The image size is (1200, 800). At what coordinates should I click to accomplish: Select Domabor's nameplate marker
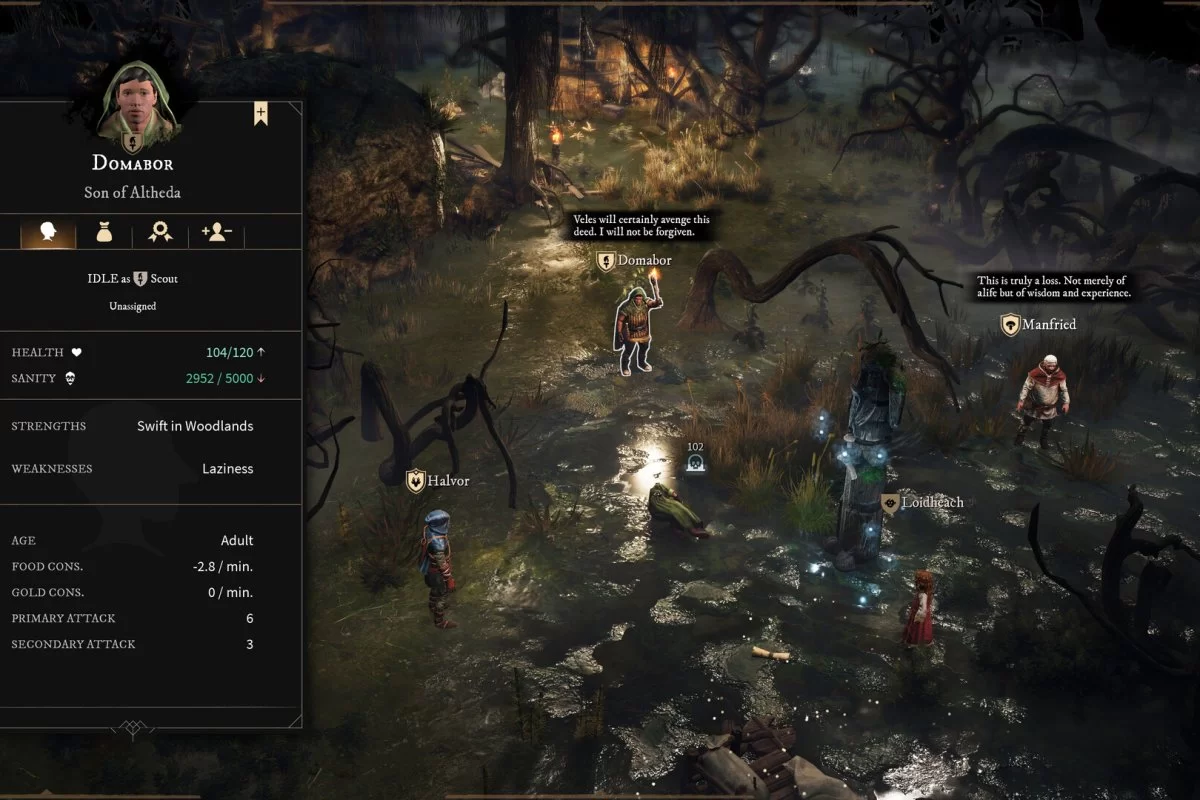pos(606,261)
